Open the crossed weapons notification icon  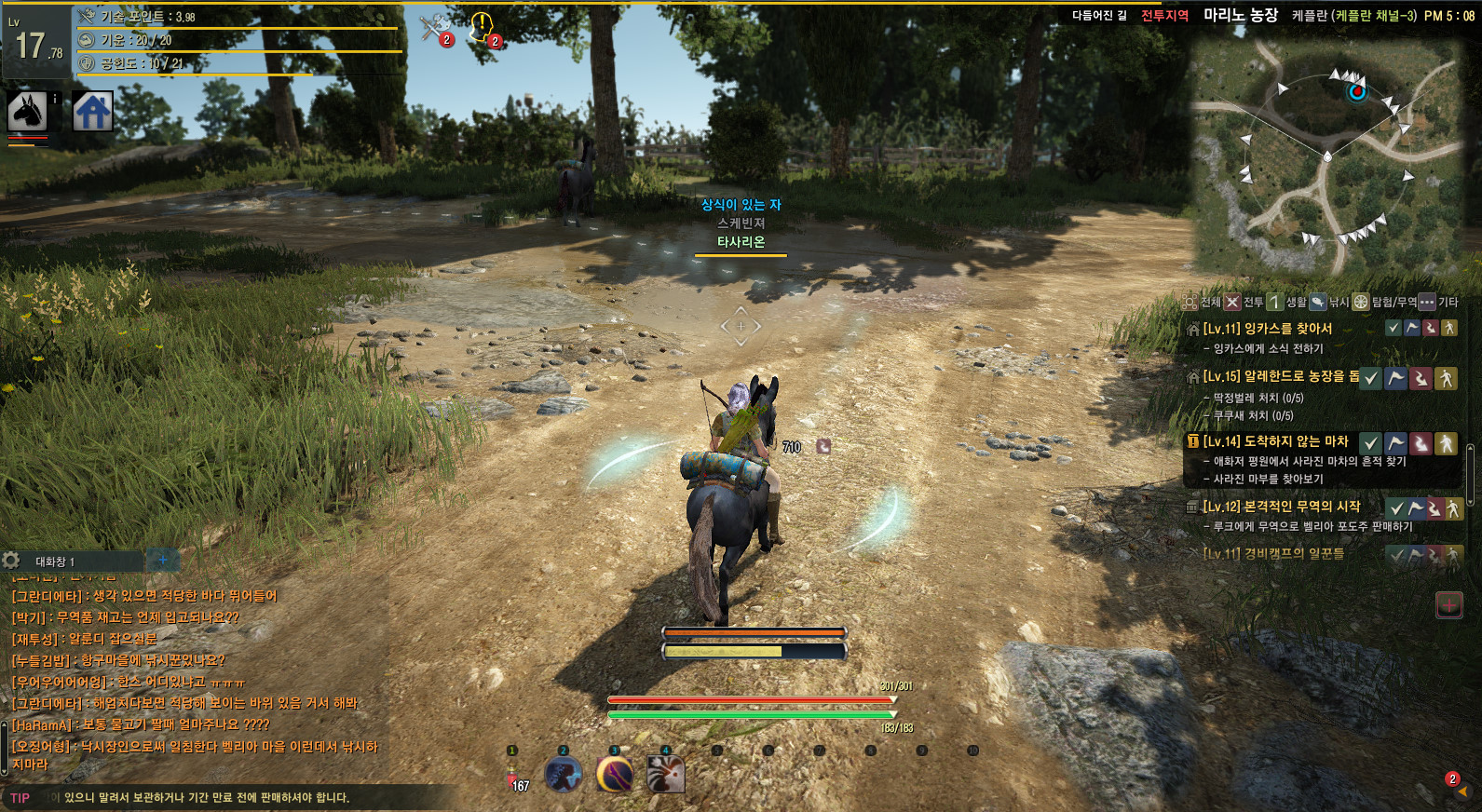[x=434, y=28]
